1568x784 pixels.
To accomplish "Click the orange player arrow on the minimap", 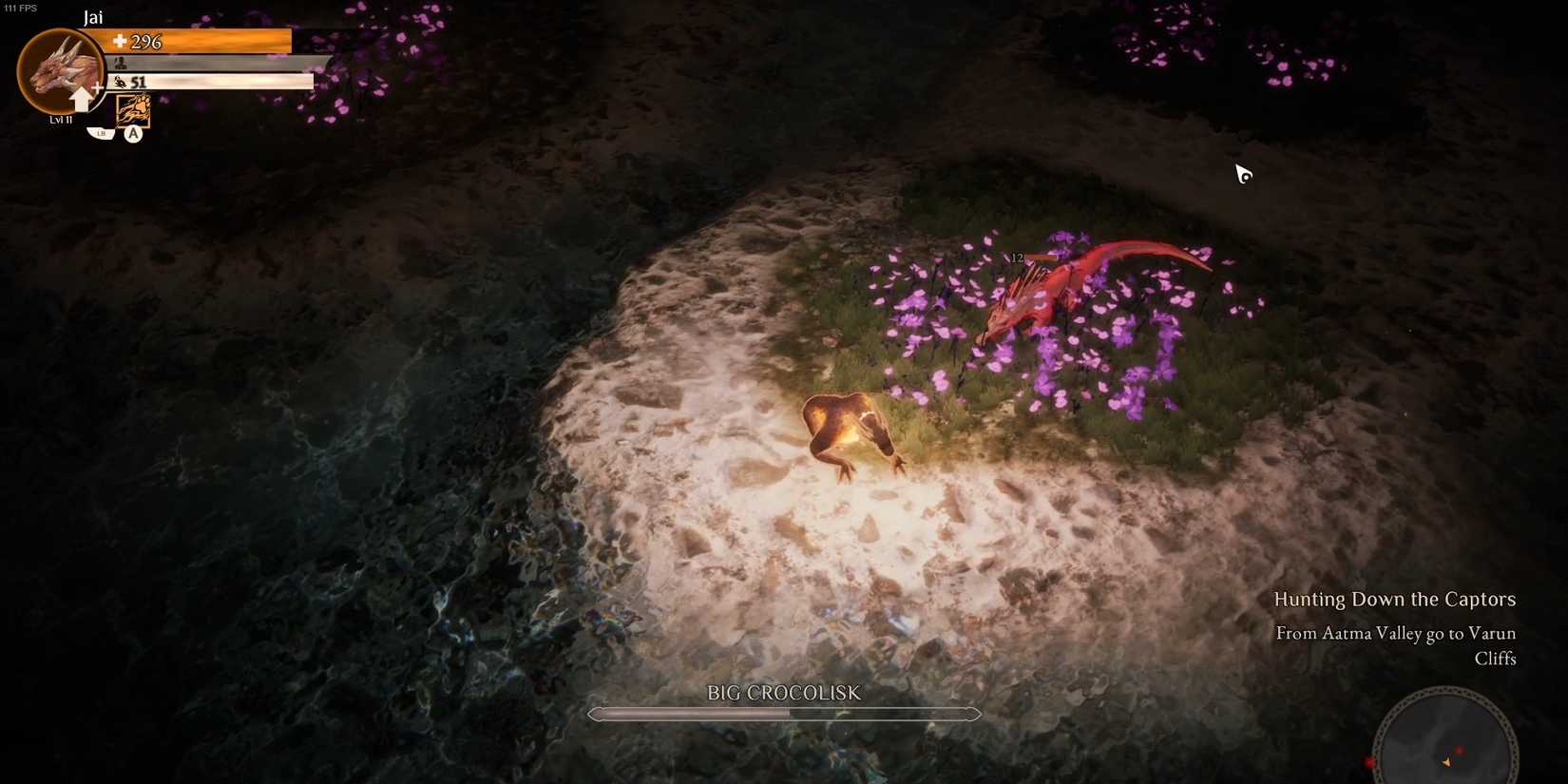I will [1446, 761].
